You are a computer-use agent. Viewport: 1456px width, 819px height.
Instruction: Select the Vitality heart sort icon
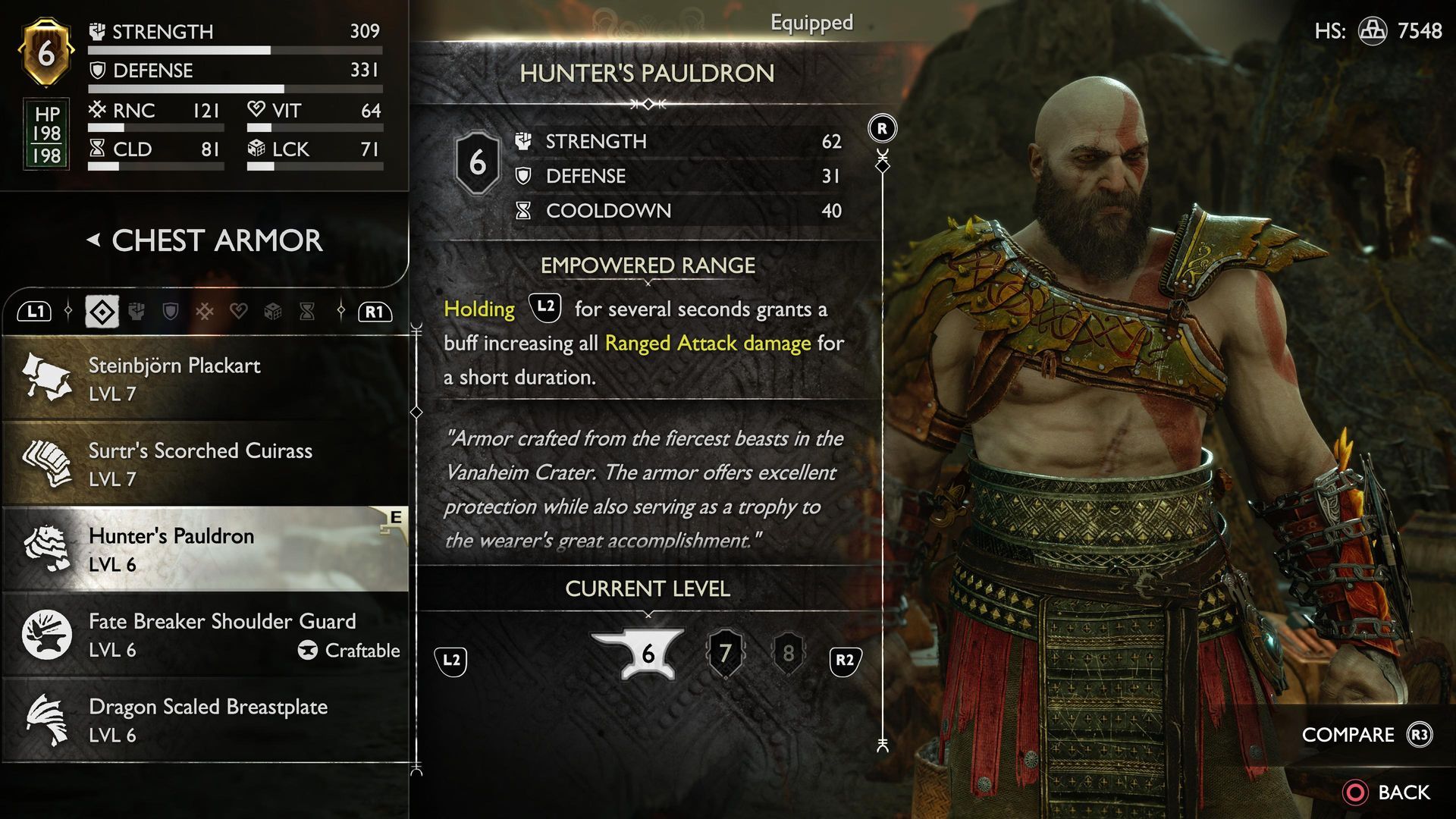click(x=240, y=311)
